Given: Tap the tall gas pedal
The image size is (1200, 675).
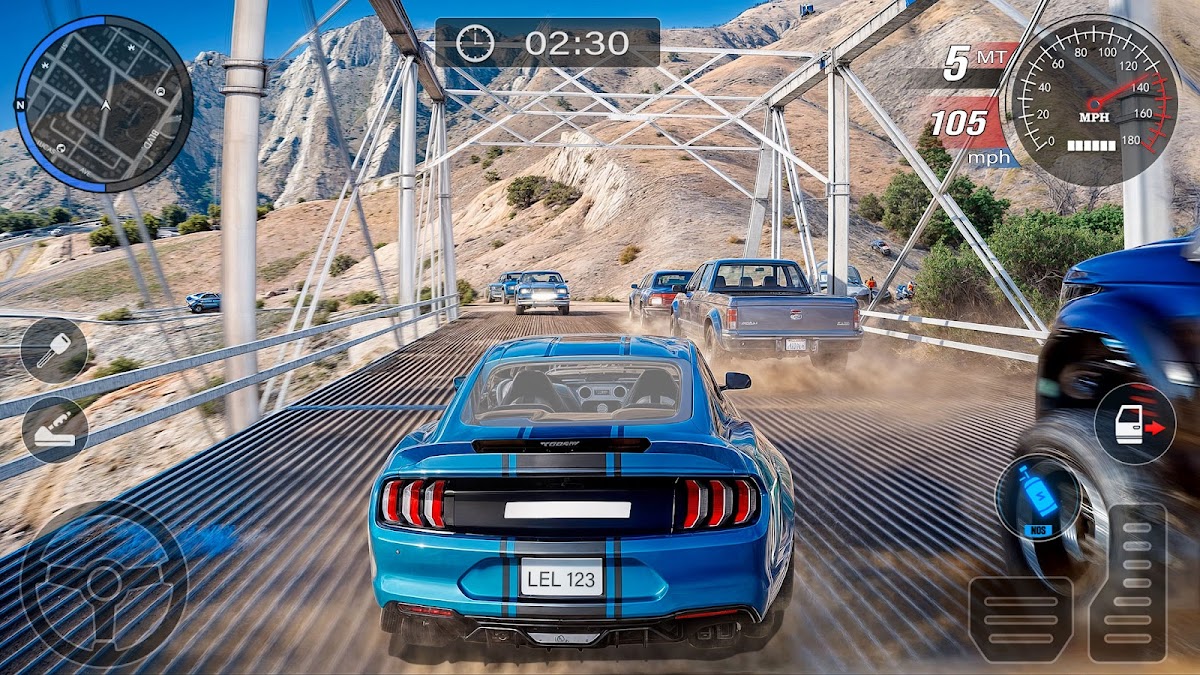Looking at the screenshot, I should pyautogui.click(x=1127, y=583).
